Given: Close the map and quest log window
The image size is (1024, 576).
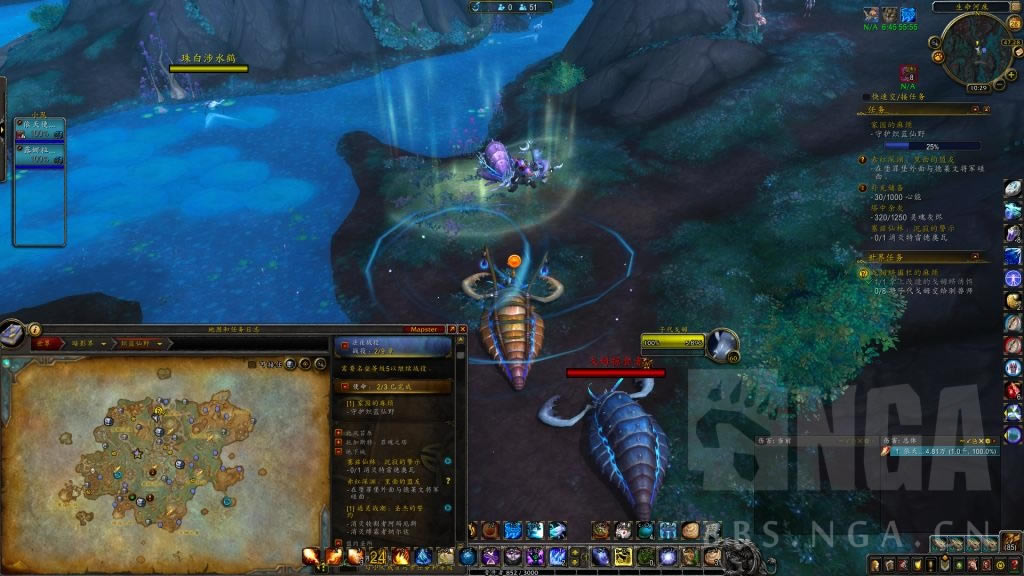Looking at the screenshot, I should click(x=463, y=329).
